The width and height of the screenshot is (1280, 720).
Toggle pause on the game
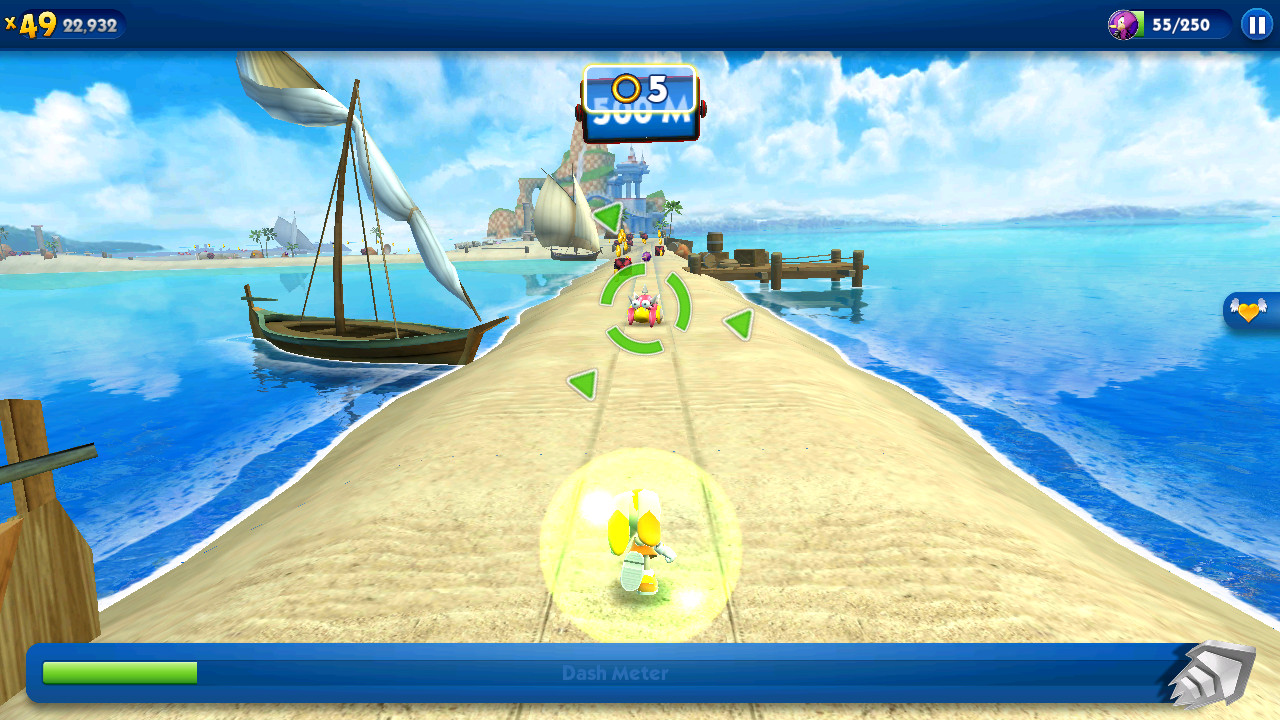pyautogui.click(x=1255, y=24)
